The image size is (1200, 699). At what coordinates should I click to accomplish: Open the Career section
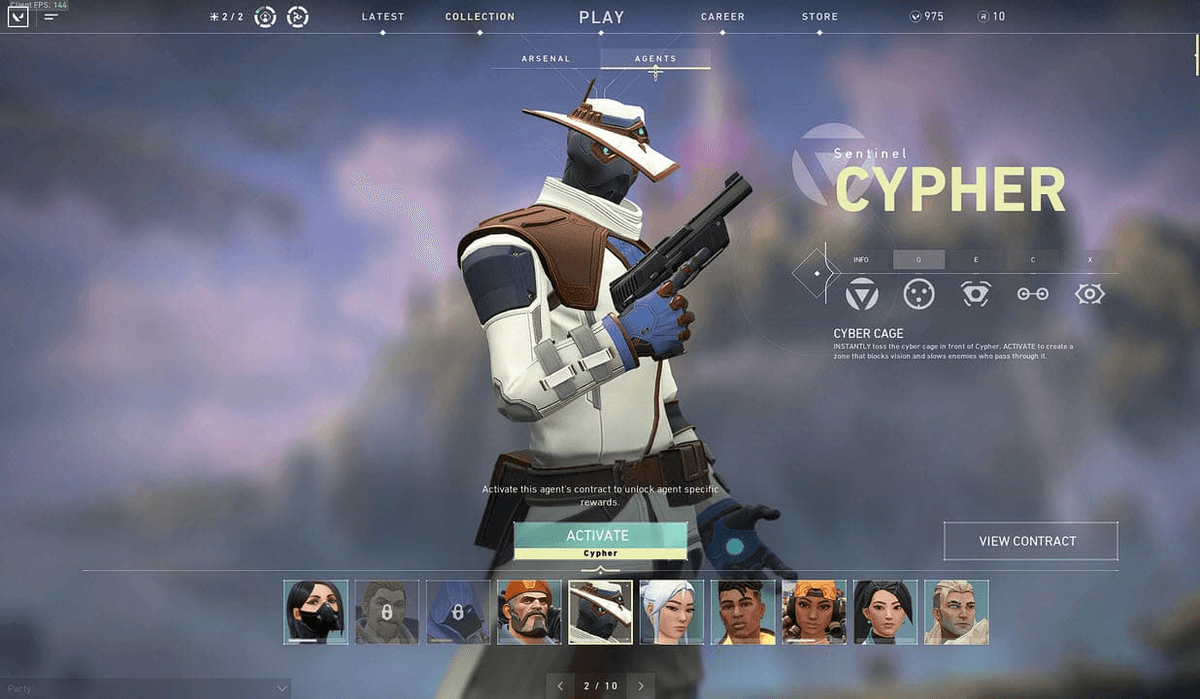(x=722, y=17)
